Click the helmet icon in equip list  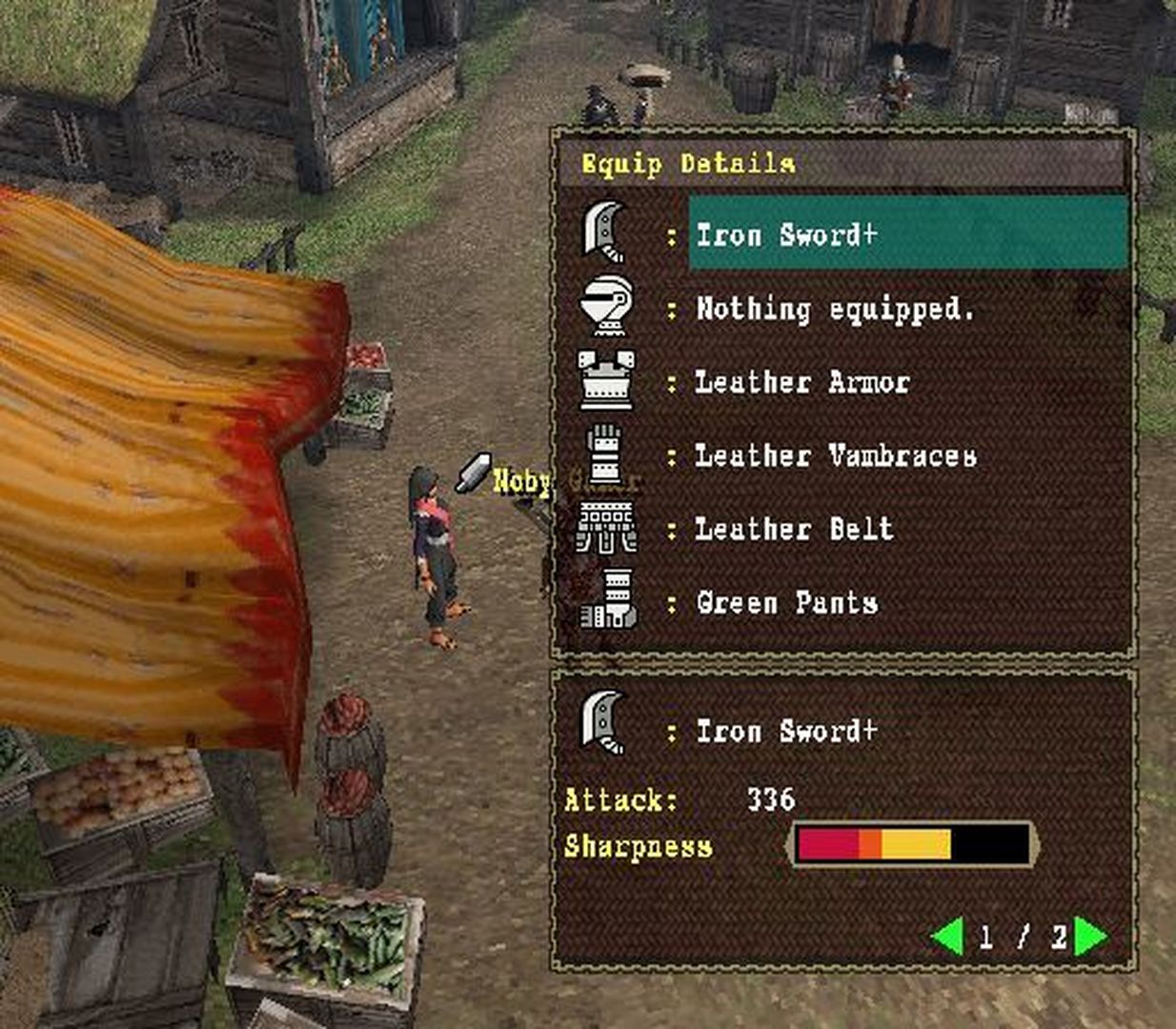[606, 306]
